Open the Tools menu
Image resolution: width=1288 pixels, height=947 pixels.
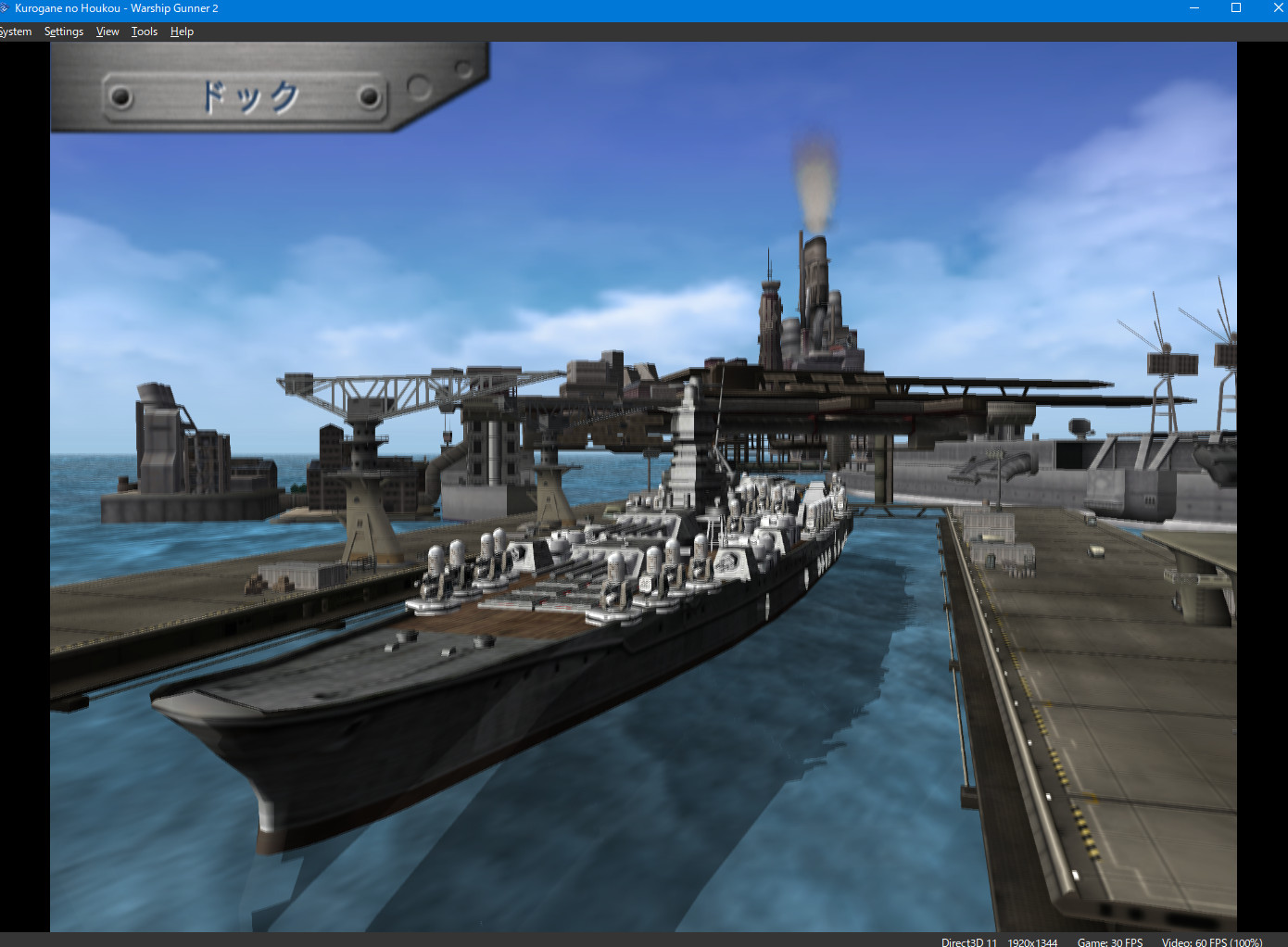tap(144, 31)
